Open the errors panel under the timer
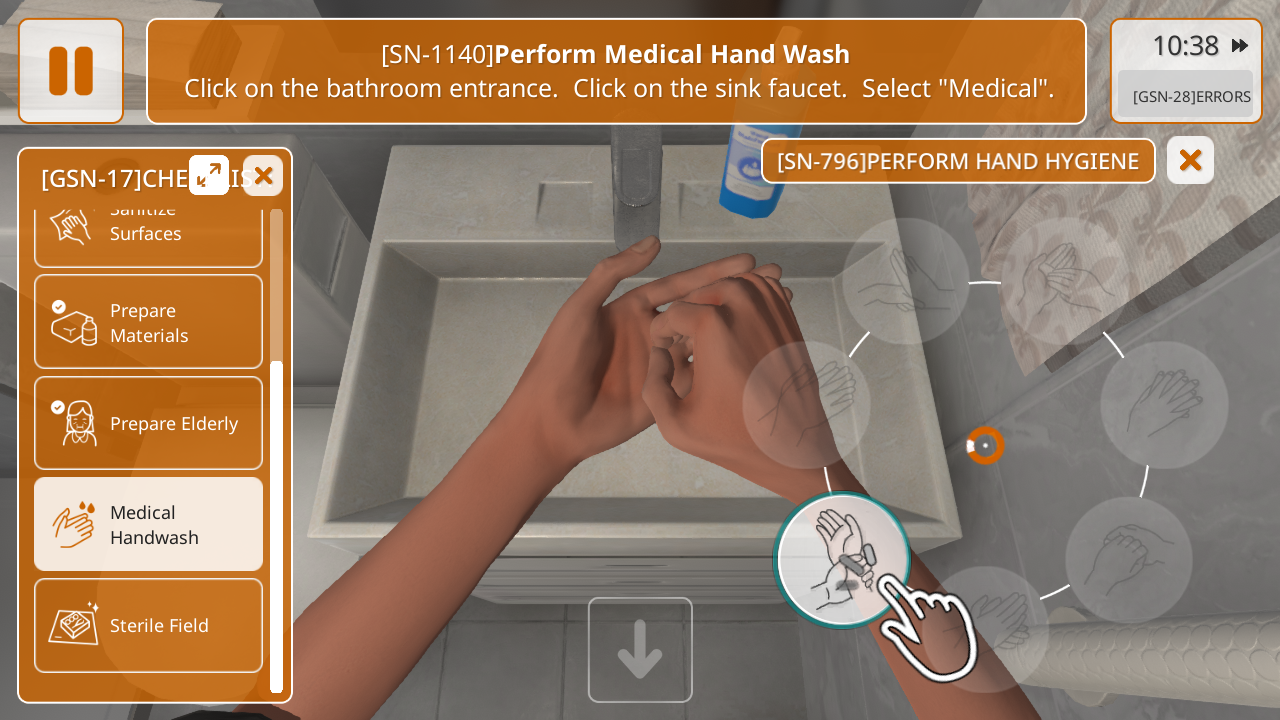This screenshot has width=1280, height=720. (1186, 96)
